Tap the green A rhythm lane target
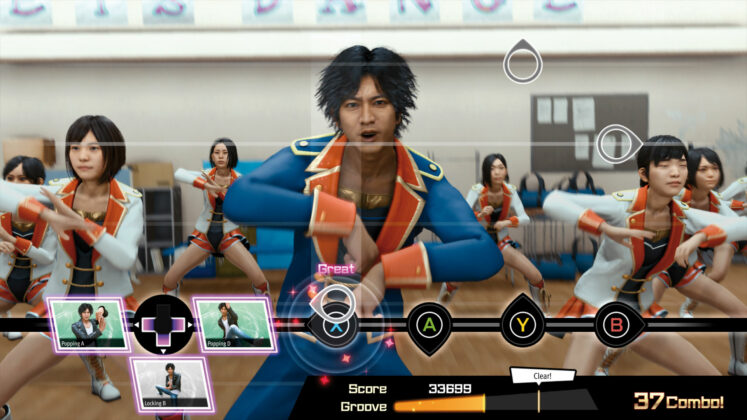The image size is (747, 420). pyautogui.click(x=430, y=324)
